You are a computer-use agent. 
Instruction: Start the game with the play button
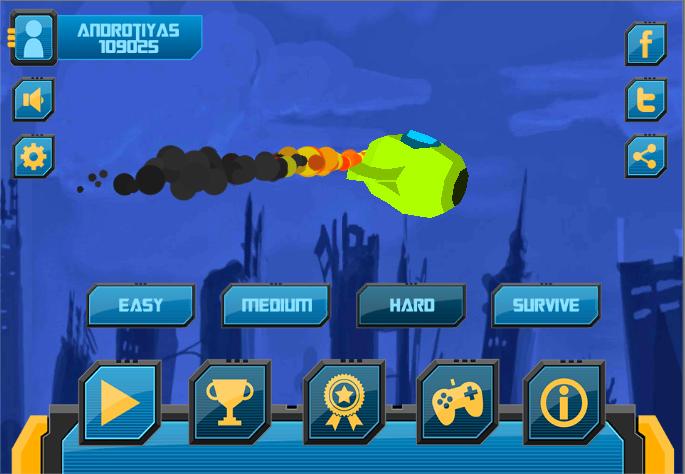pyautogui.click(x=119, y=403)
